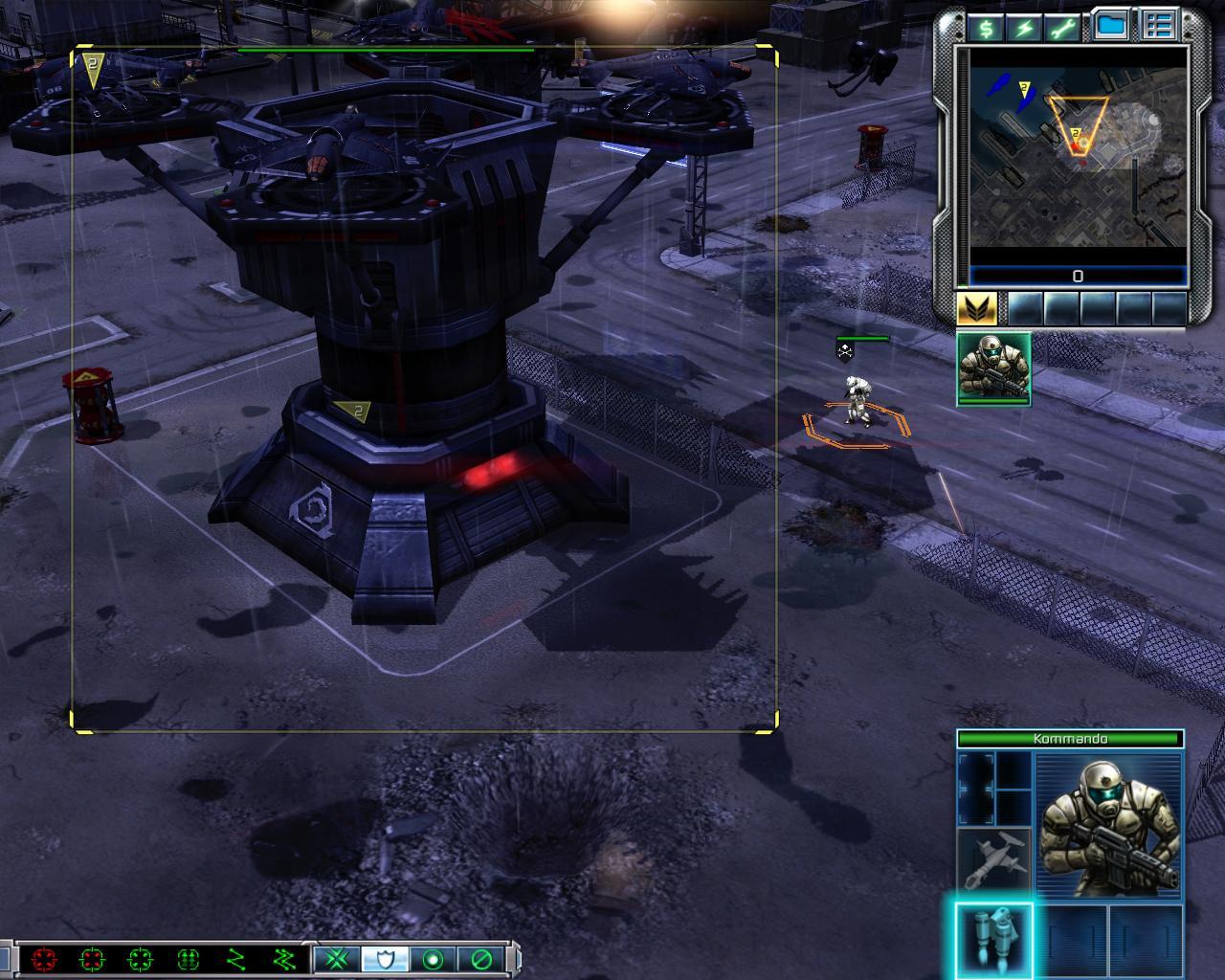Activate the jetpack ability
Viewport: 1225px width, 980px height.
click(x=993, y=939)
